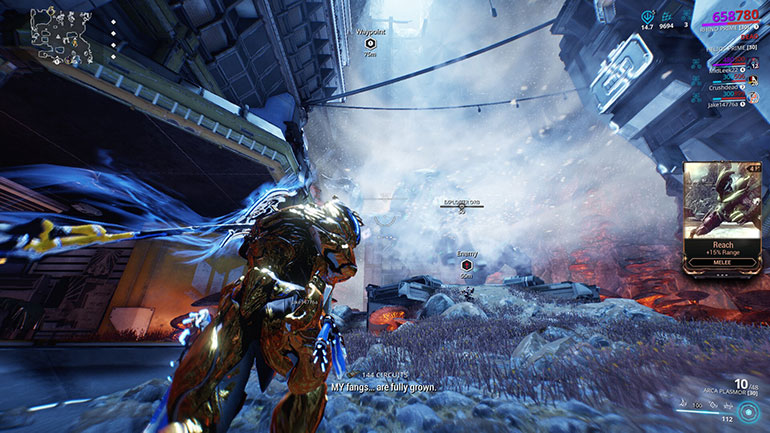Viewport: 770px width, 433px height.
Task: Click the red Enemy marker icon
Action: (x=467, y=265)
